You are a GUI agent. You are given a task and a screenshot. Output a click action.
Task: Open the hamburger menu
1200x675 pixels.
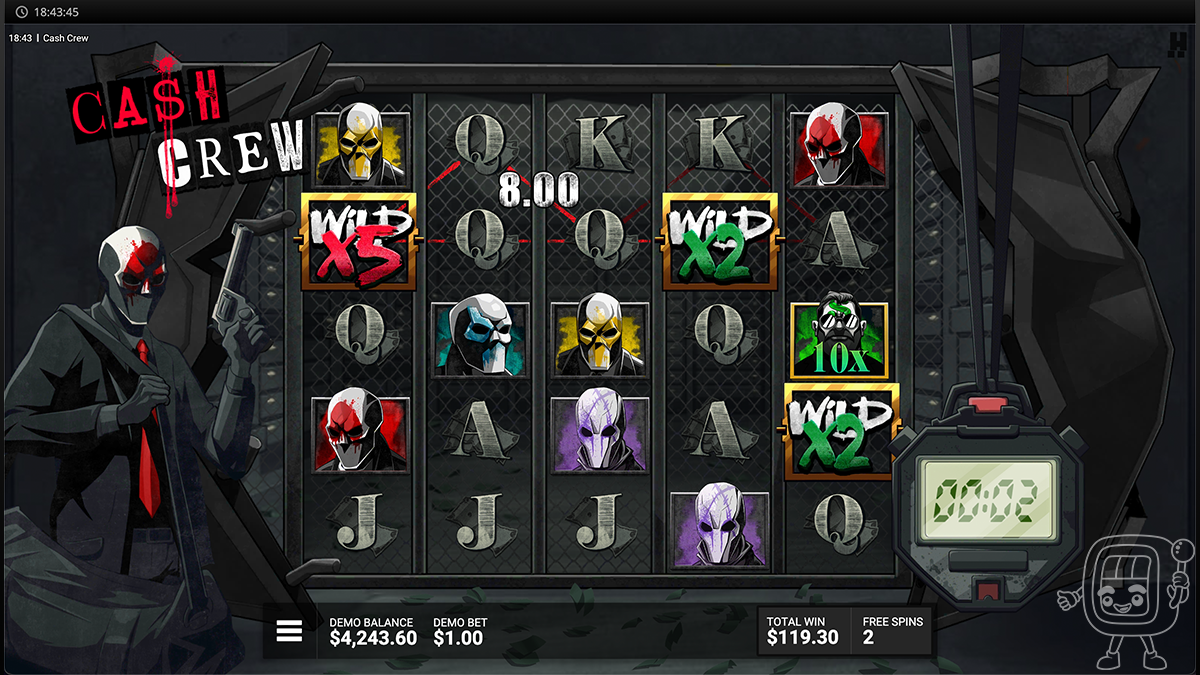[289, 631]
